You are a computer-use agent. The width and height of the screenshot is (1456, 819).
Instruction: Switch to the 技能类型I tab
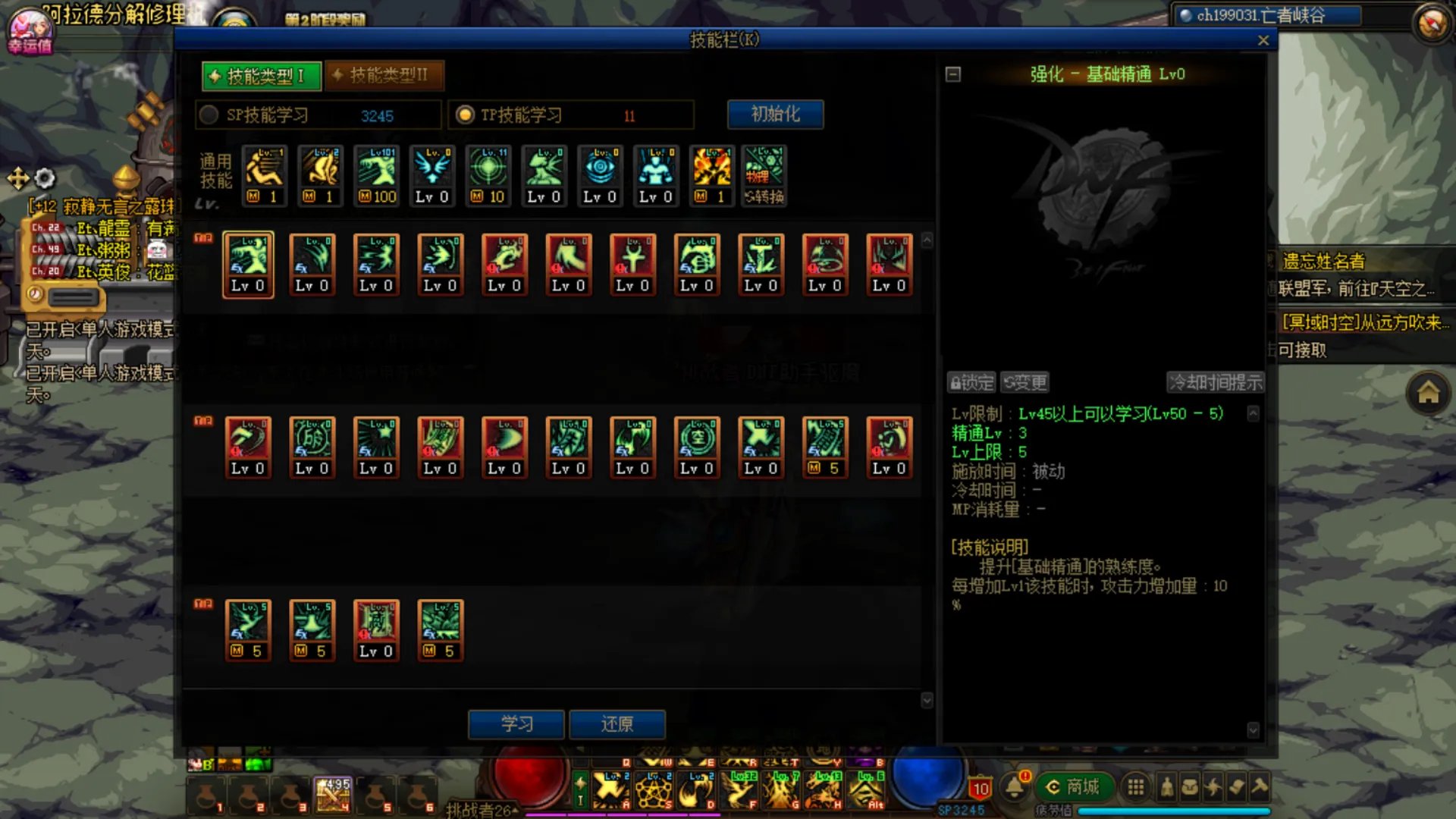tap(260, 75)
